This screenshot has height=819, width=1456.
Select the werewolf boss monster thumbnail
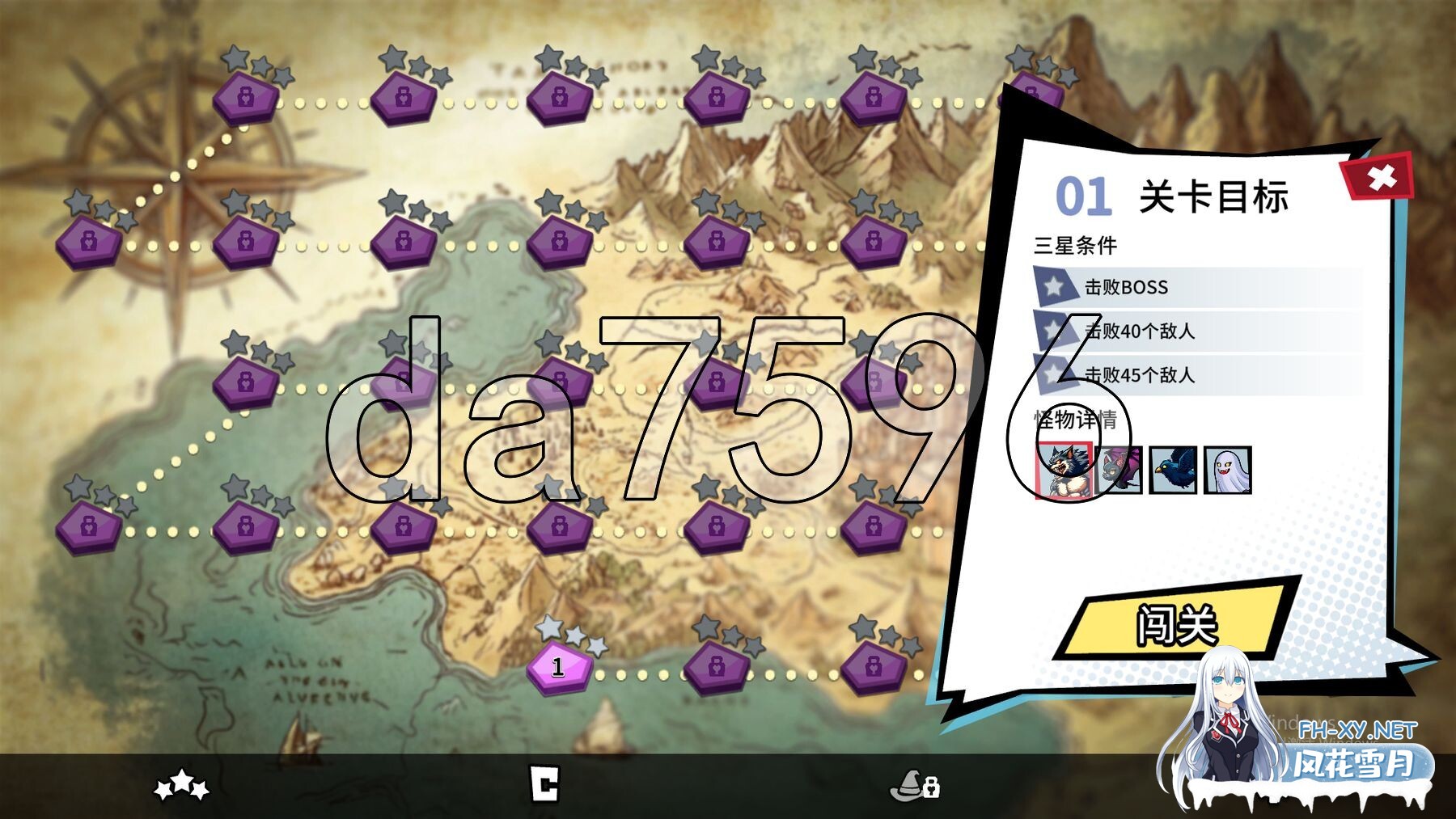(1064, 470)
